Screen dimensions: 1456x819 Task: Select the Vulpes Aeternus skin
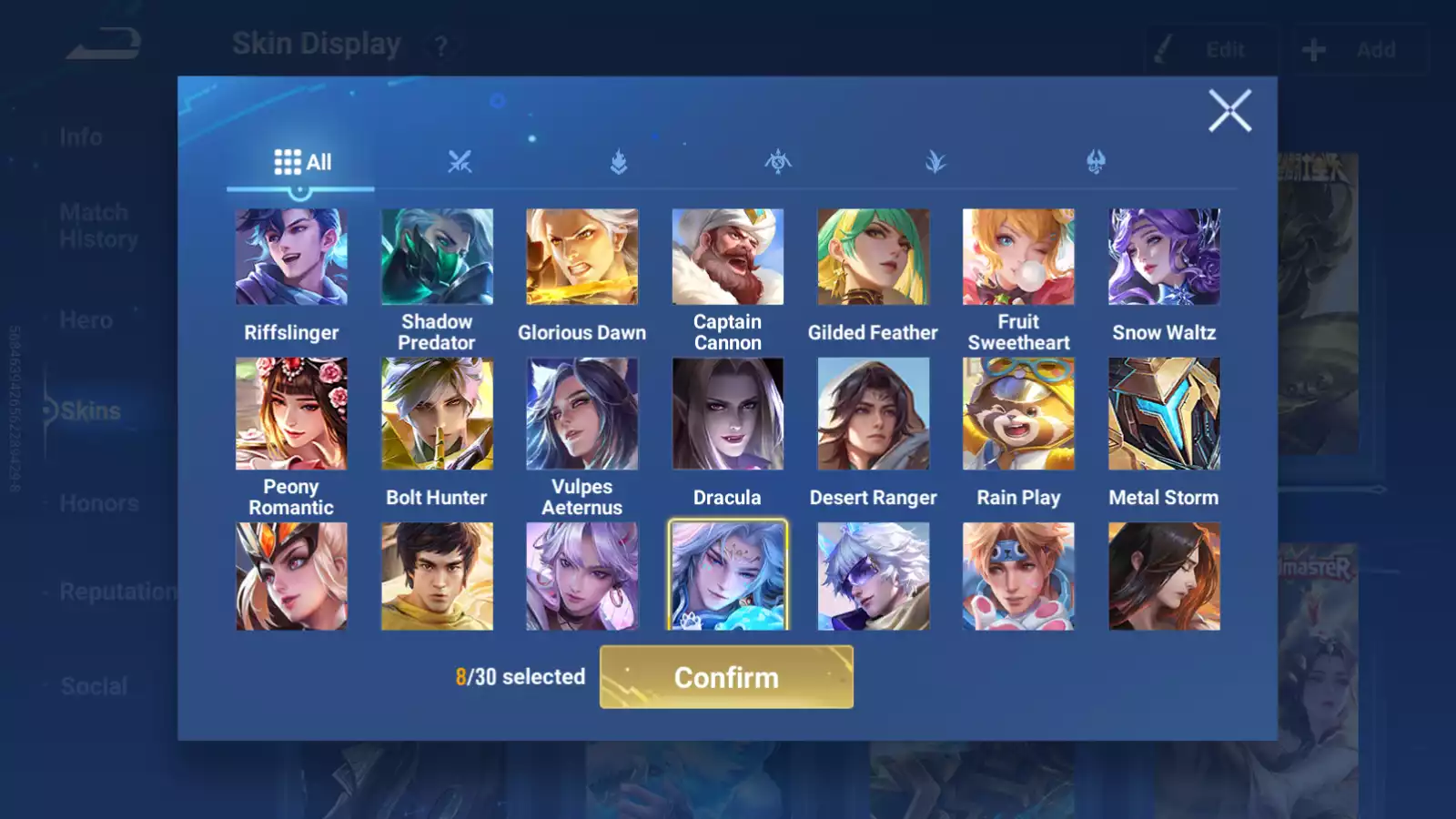tap(582, 414)
